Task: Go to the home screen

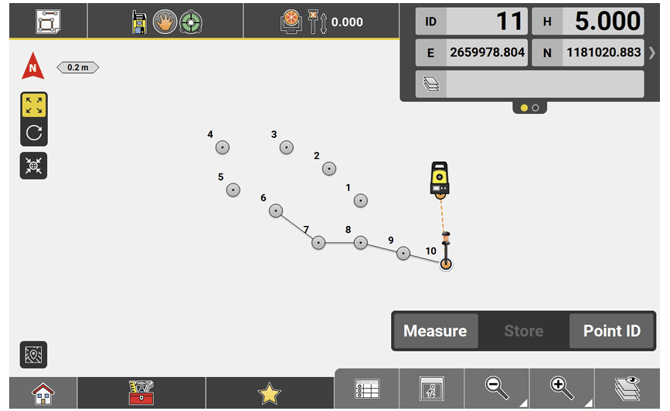Action: [43, 394]
